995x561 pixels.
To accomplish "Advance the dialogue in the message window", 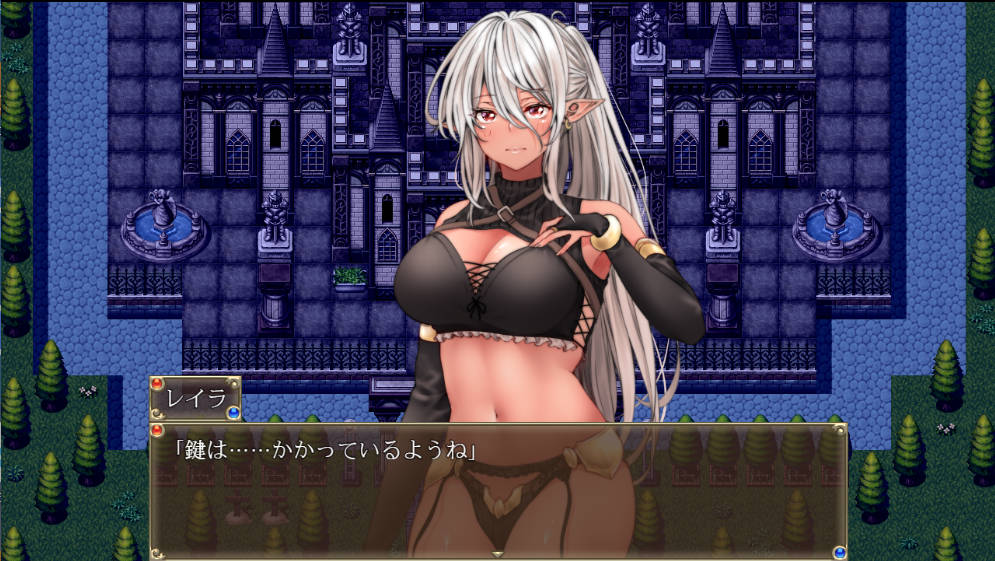I will pos(498,490).
